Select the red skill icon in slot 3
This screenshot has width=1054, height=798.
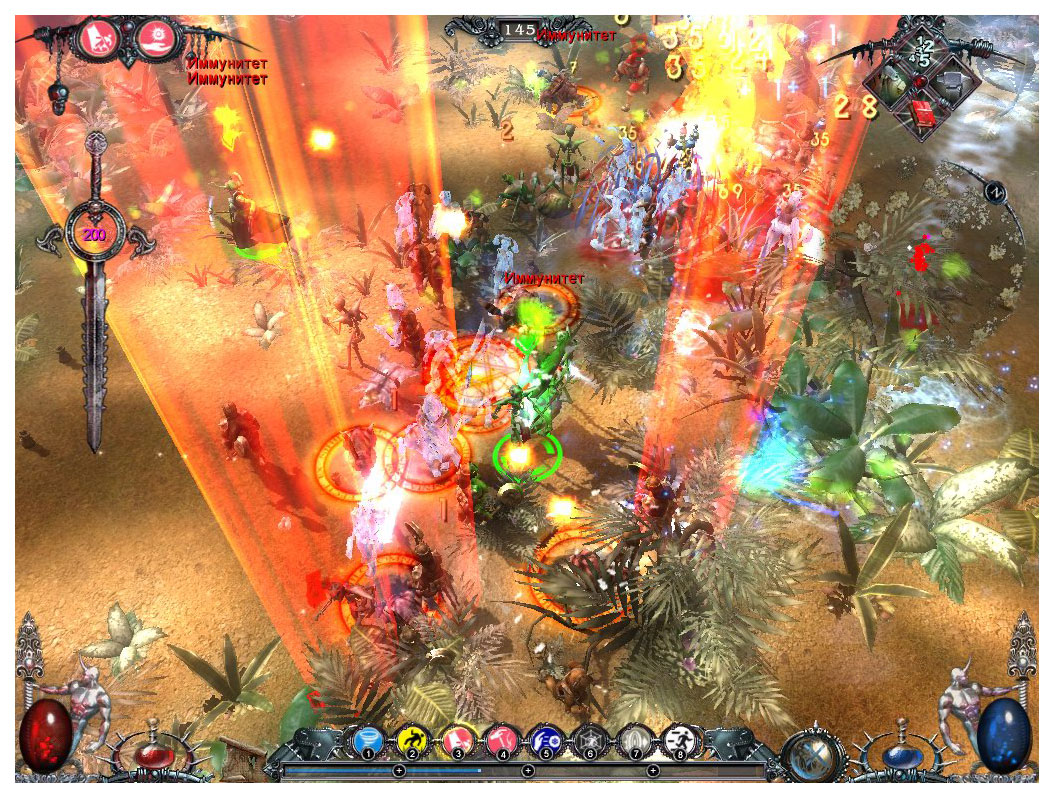[x=457, y=741]
